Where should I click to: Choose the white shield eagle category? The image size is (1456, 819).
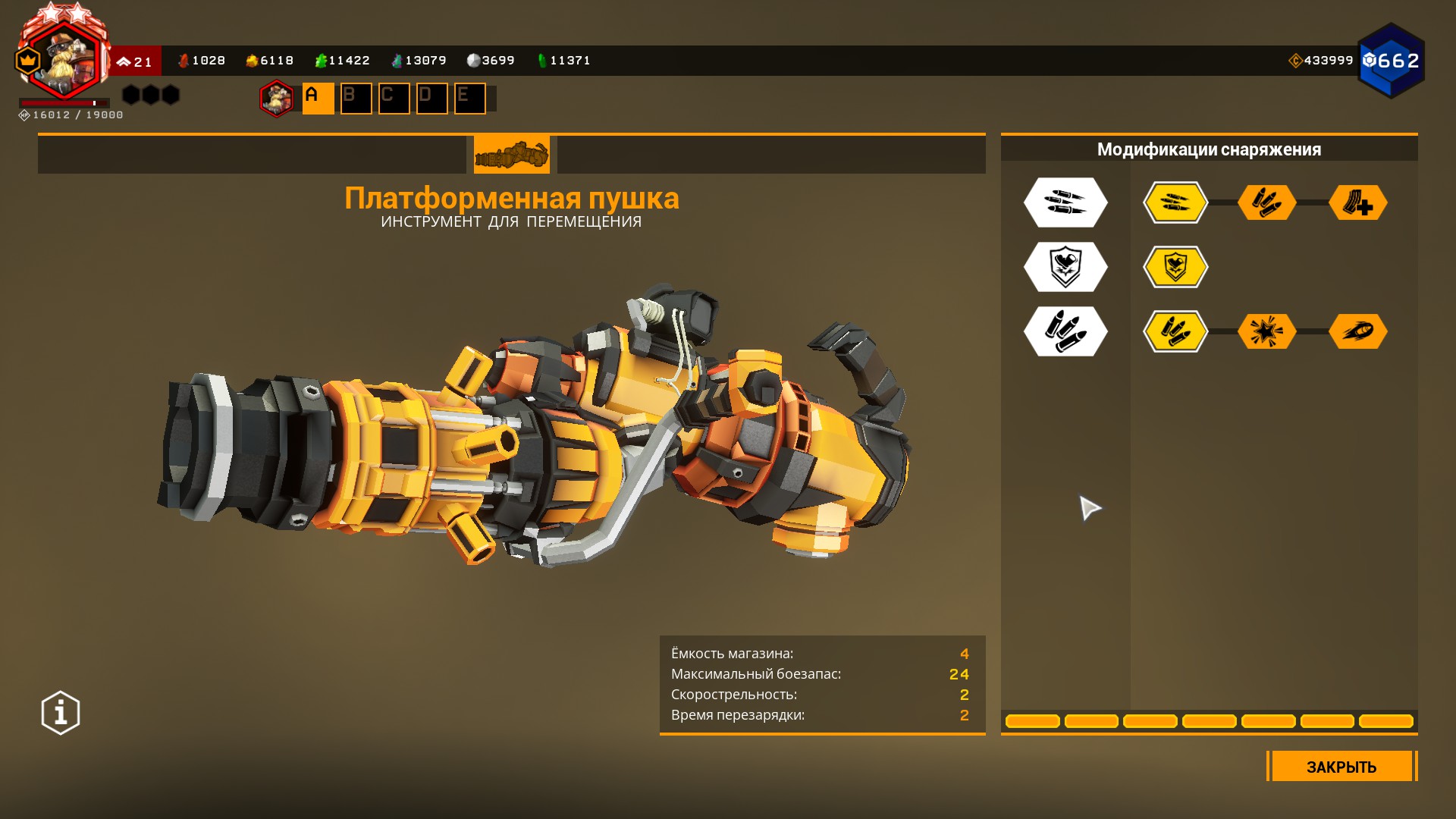[x=1065, y=267]
